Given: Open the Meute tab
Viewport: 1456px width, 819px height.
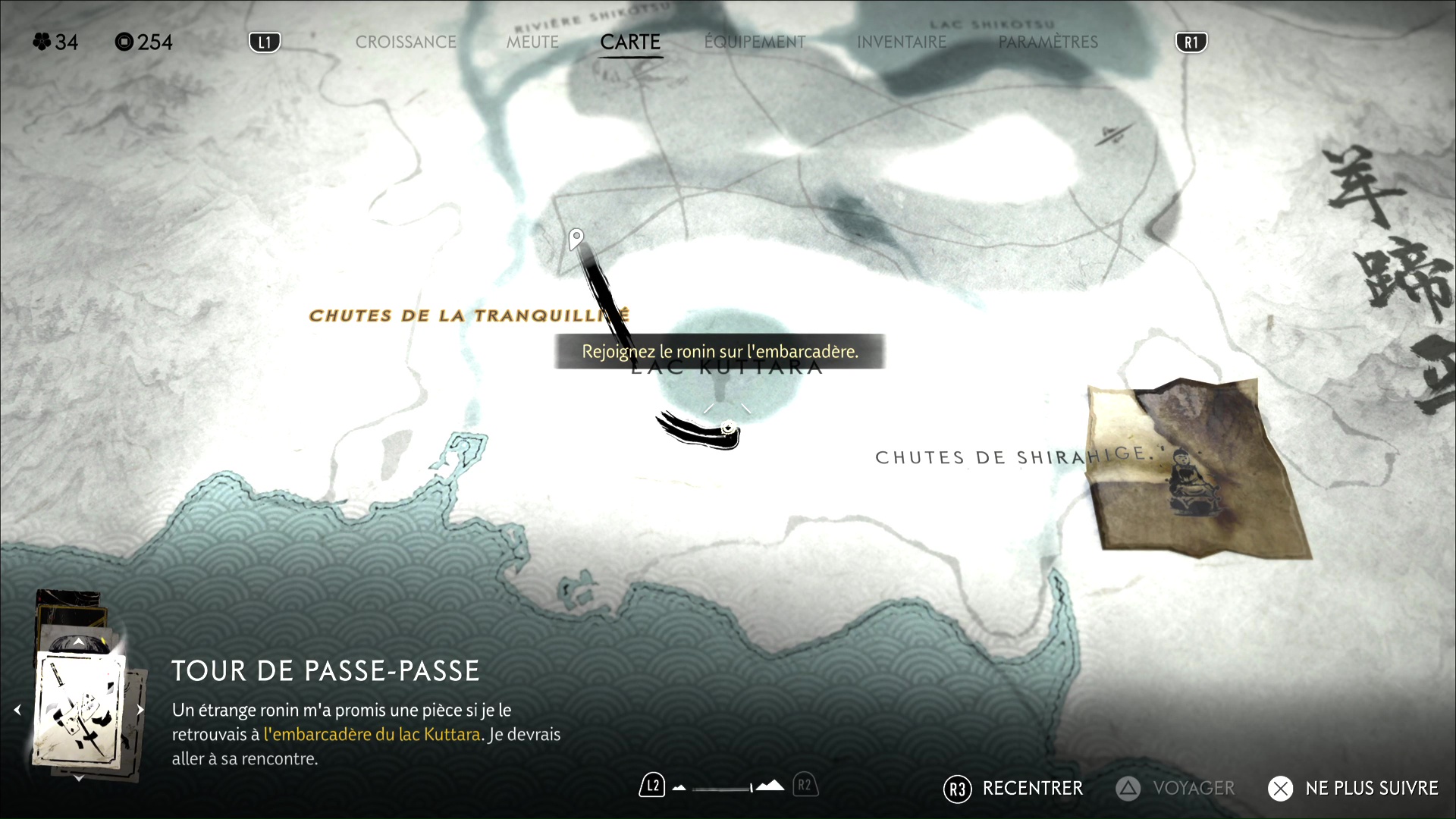Looking at the screenshot, I should point(532,42).
